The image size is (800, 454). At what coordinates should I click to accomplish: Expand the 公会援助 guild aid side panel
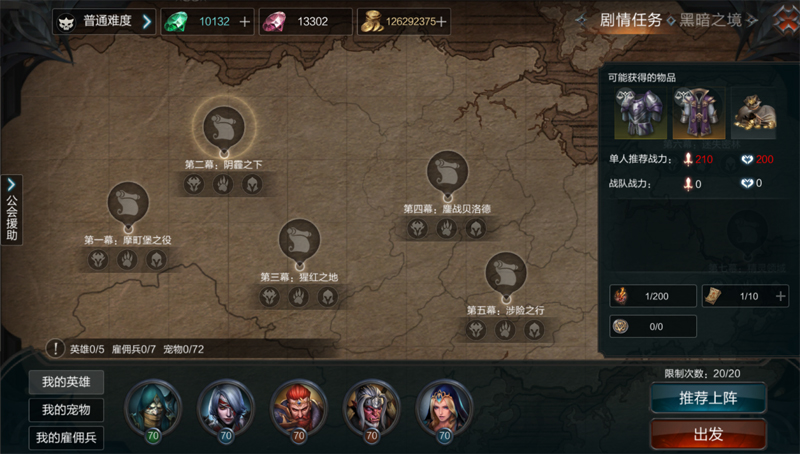point(12,210)
